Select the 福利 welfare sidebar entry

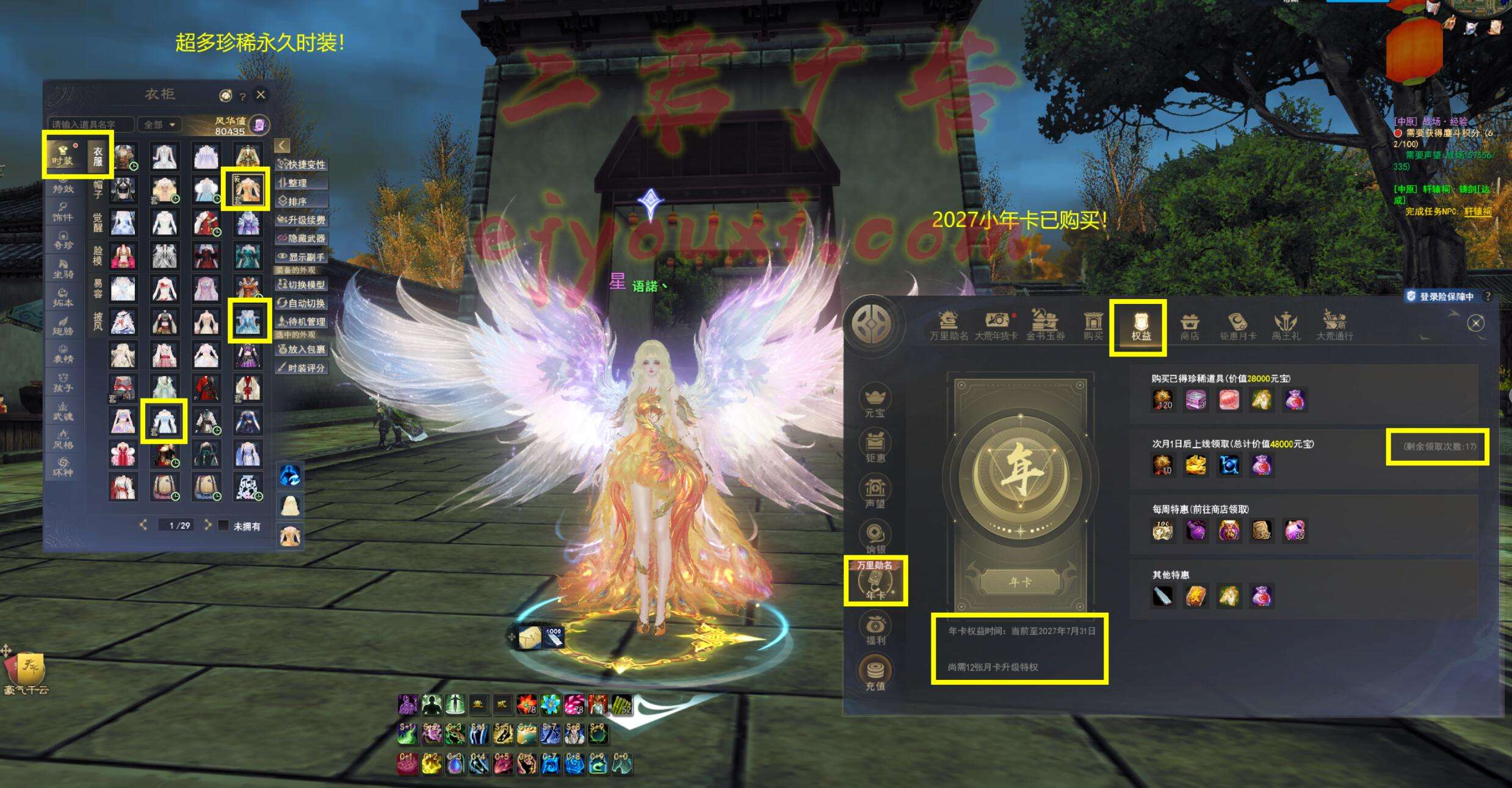coord(875,629)
